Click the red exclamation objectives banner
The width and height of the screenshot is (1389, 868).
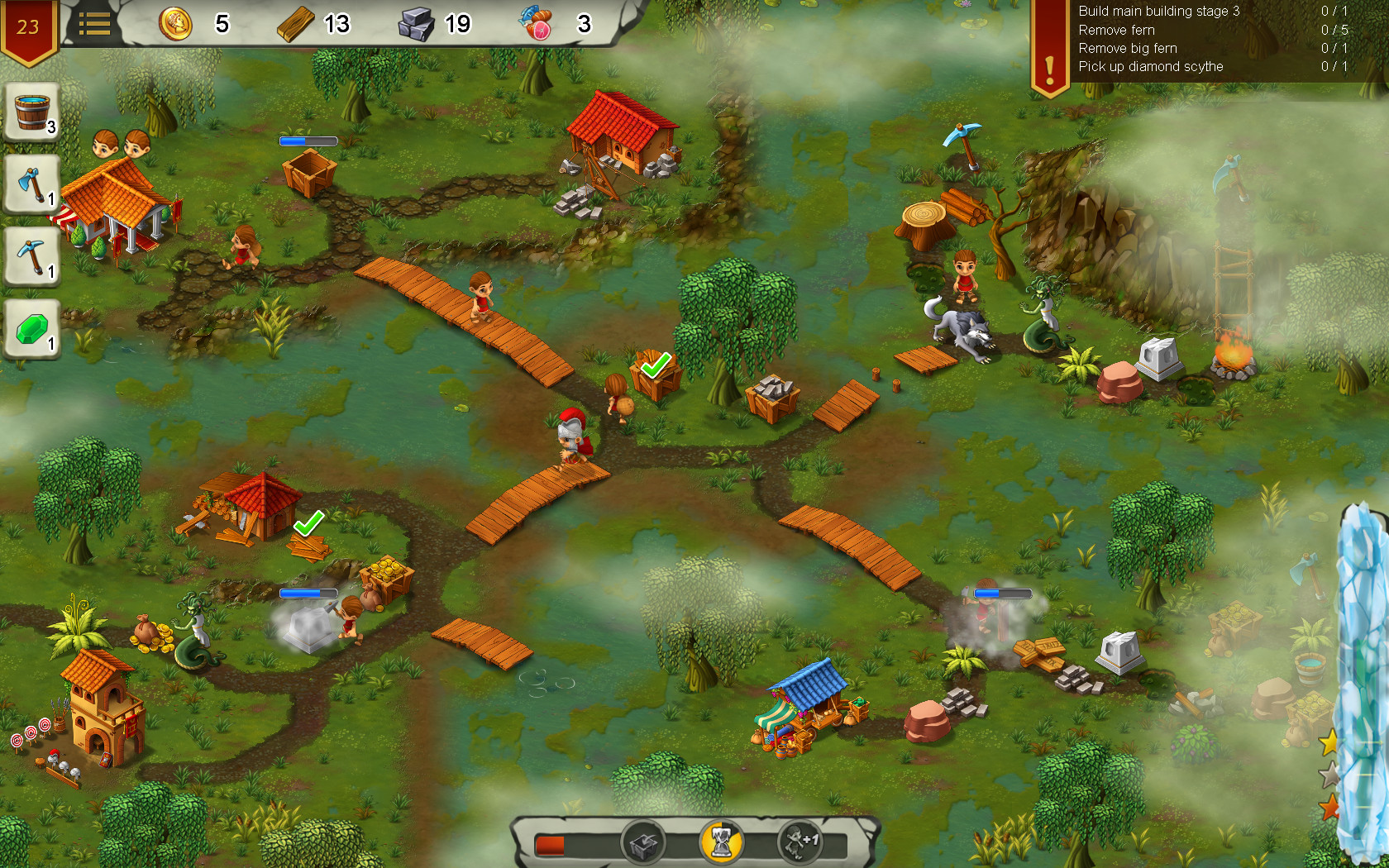pyautogui.click(x=1048, y=41)
